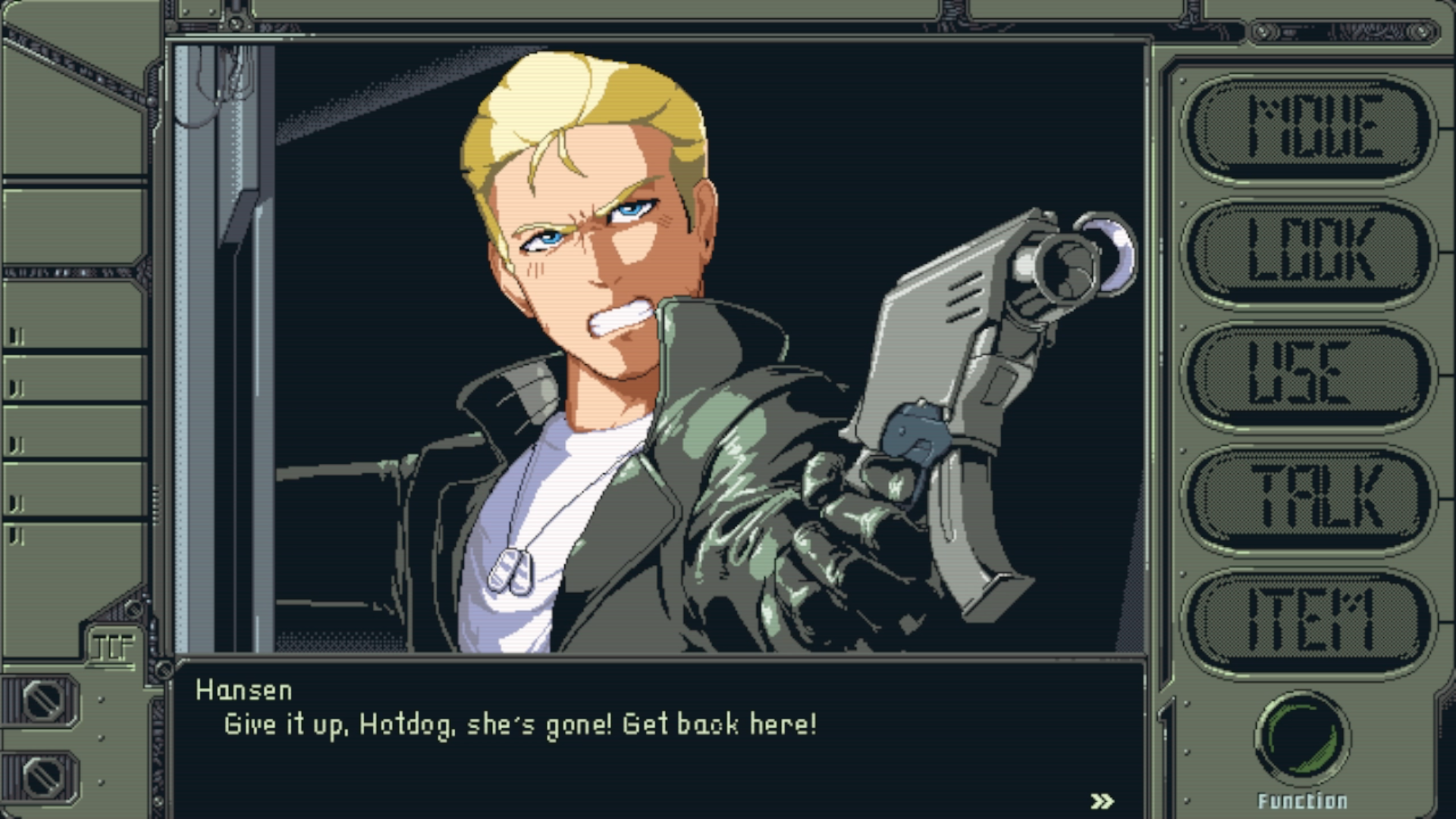Click the round Function dial

(1302, 738)
